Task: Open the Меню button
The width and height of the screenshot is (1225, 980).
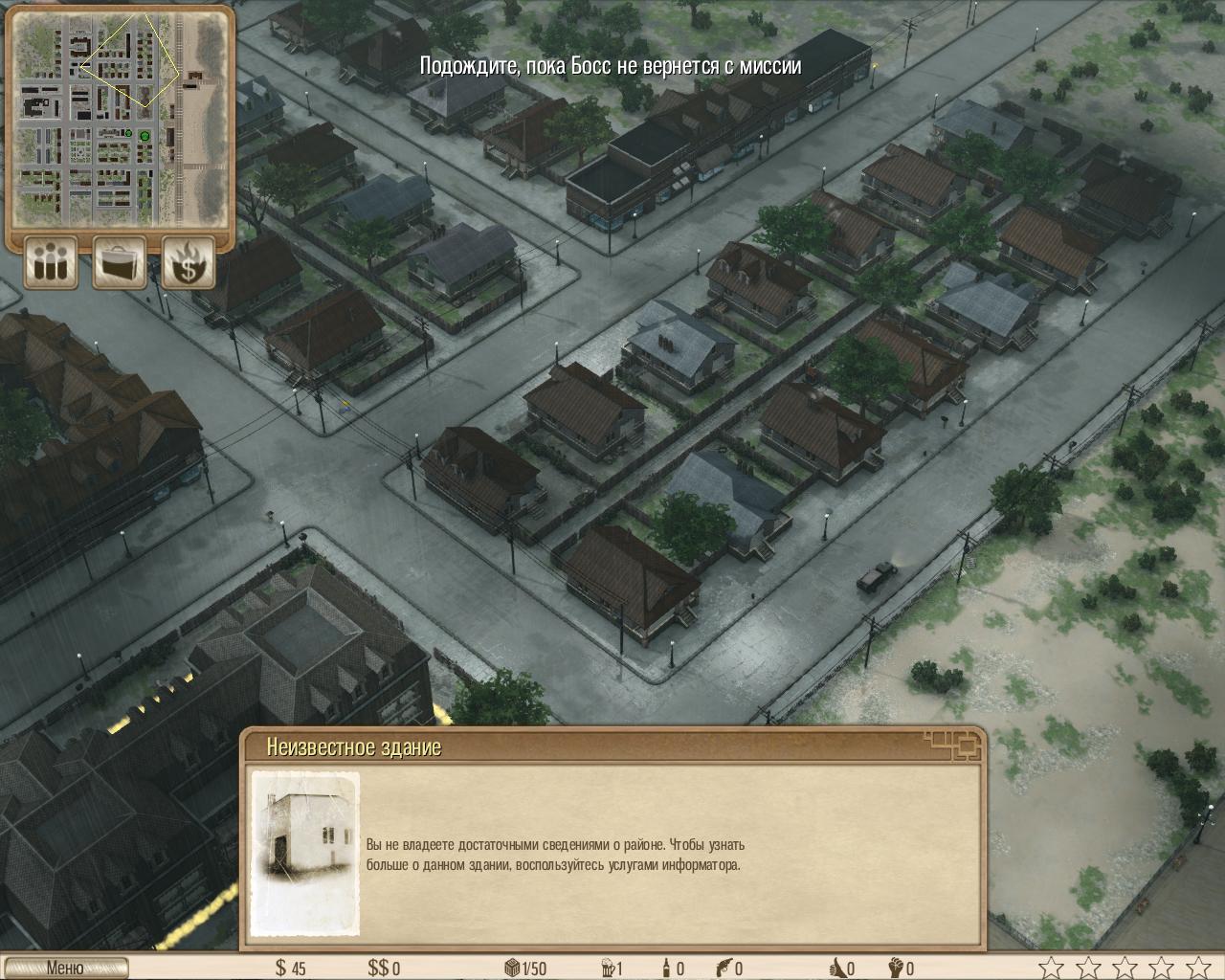Action: [x=64, y=968]
